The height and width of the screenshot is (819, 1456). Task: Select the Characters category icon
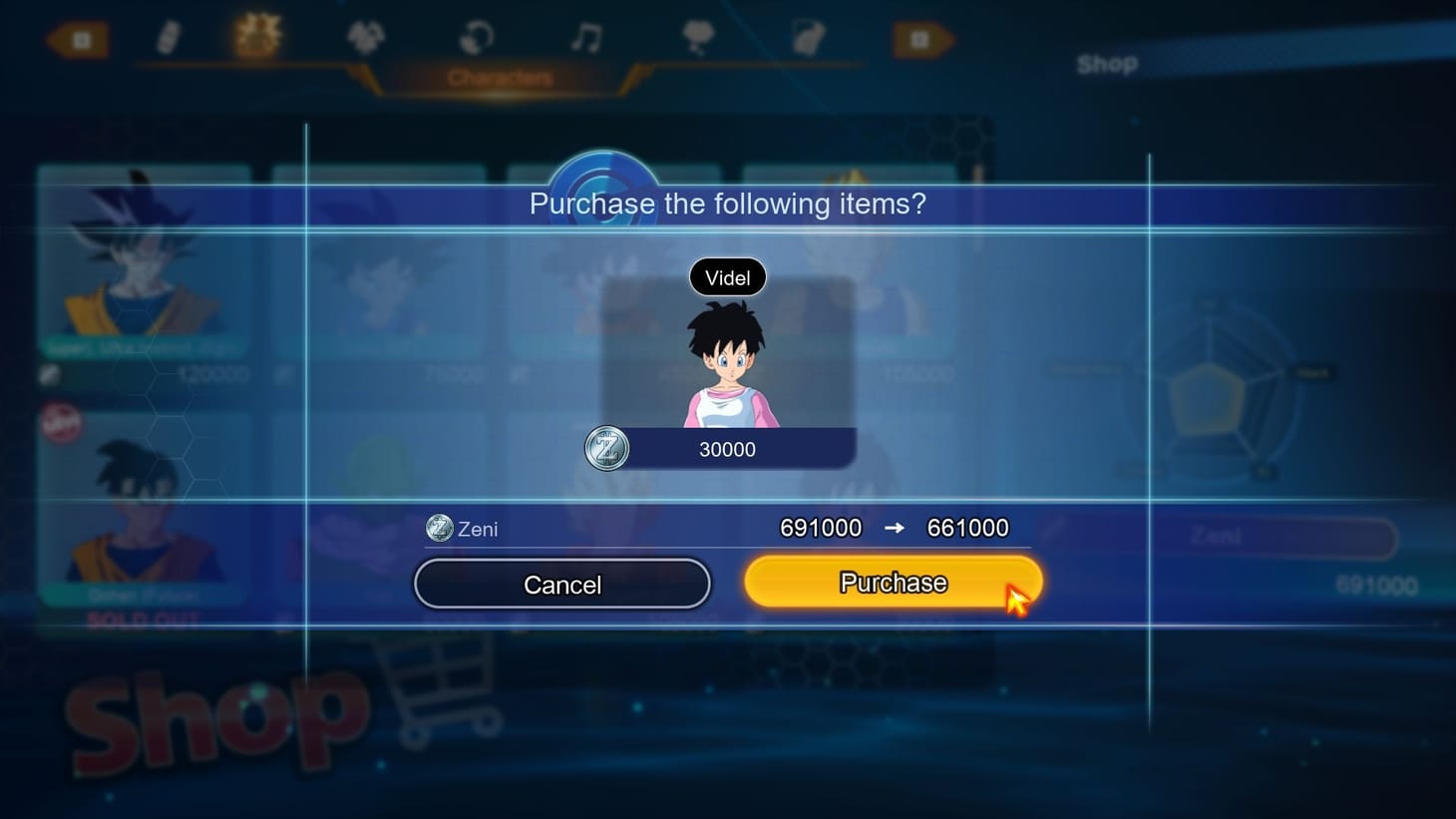257,35
